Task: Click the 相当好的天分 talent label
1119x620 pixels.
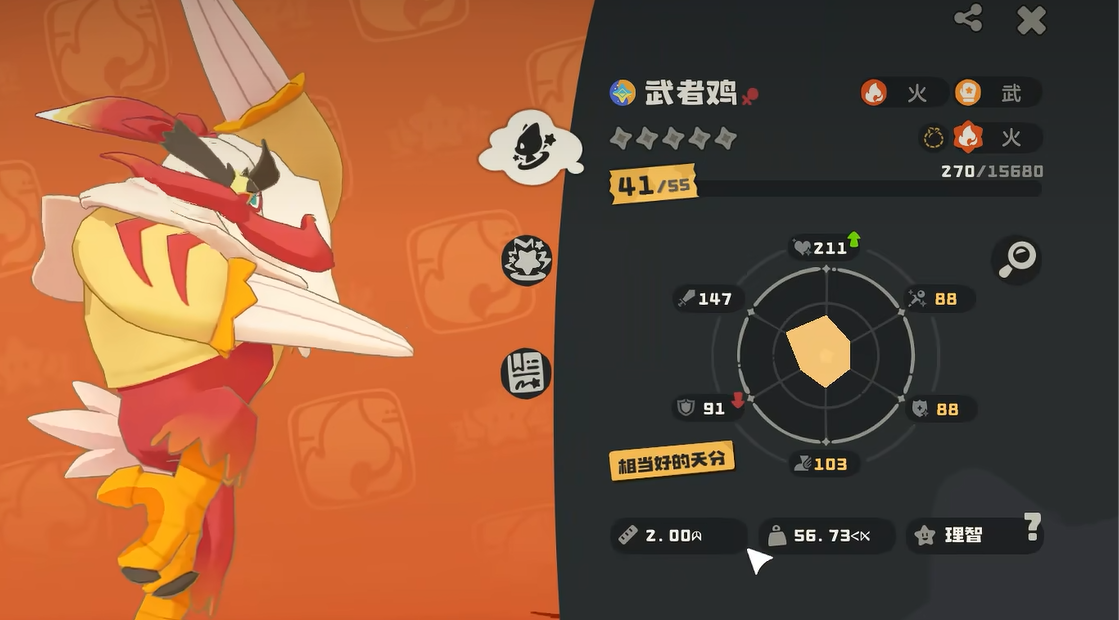Action: [672, 460]
